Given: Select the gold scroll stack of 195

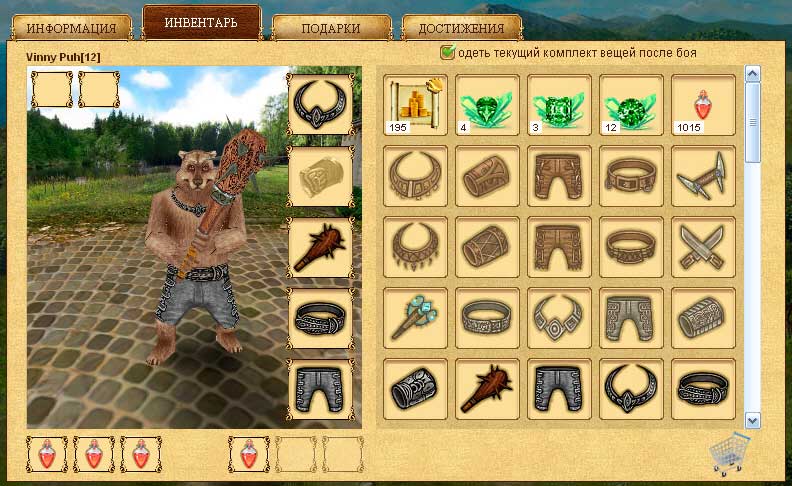Looking at the screenshot, I should (416, 104).
